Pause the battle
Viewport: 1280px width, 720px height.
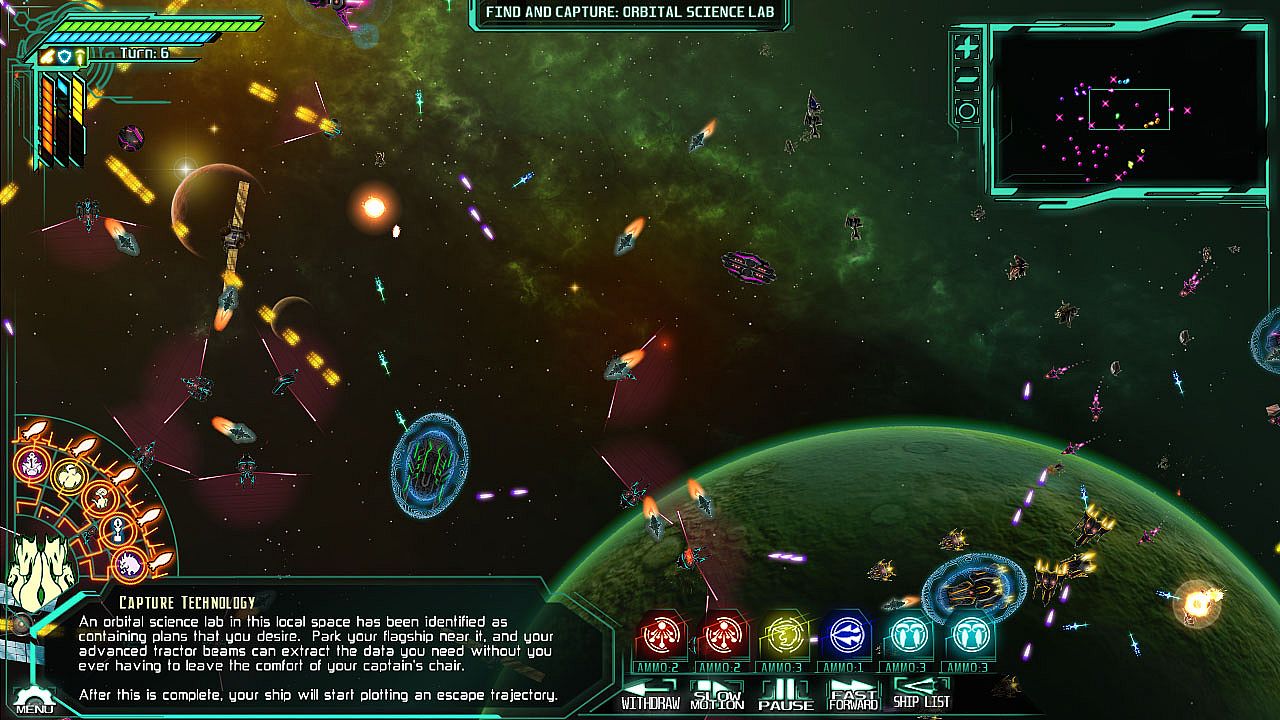click(785, 694)
